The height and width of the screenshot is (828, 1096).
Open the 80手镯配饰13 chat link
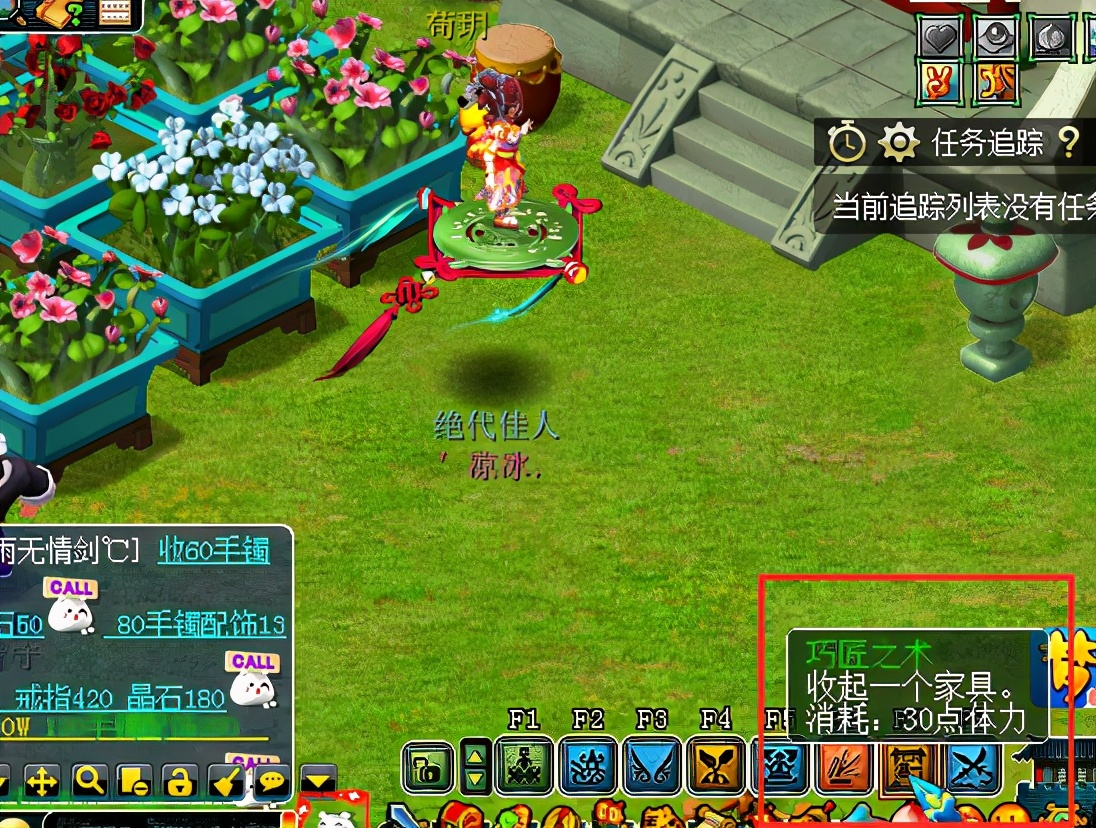(200, 625)
